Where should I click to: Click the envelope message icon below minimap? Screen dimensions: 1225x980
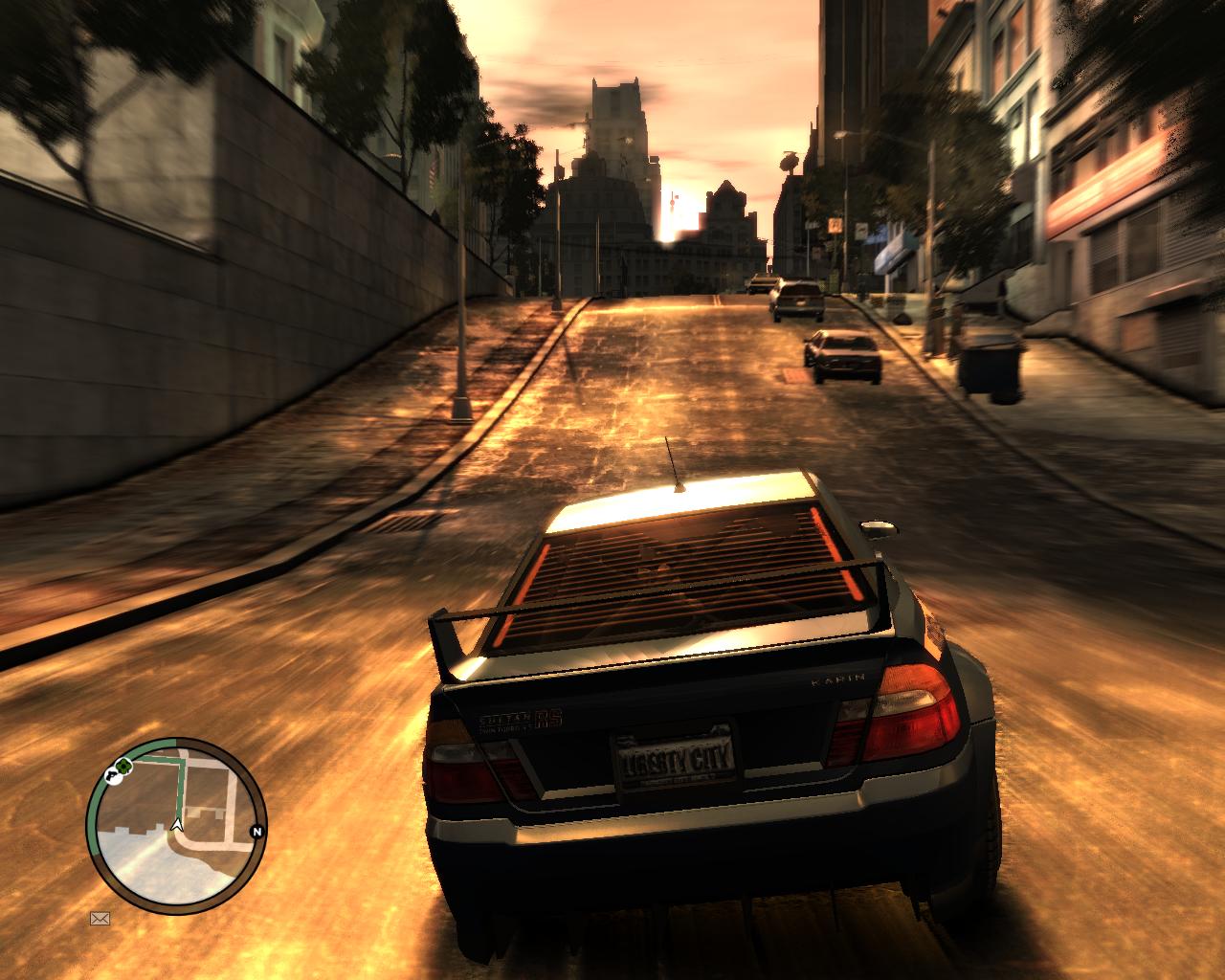[99, 919]
